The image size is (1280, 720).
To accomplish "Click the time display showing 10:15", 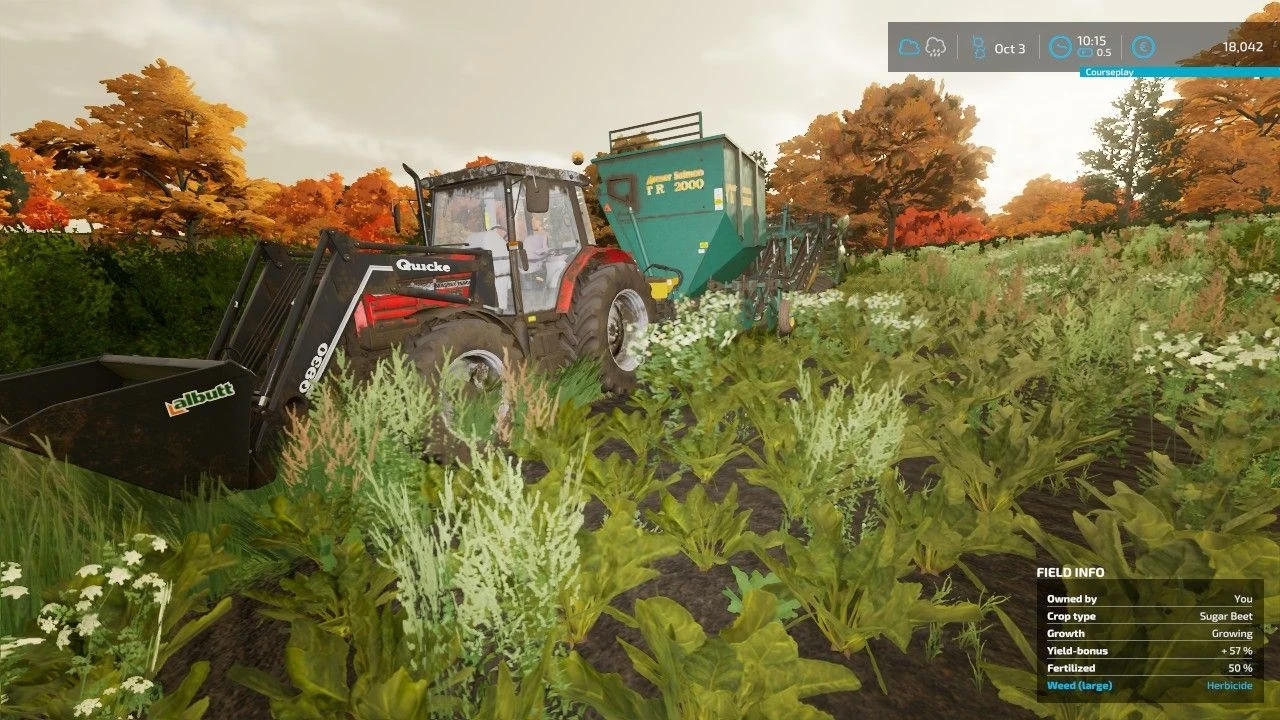I will tap(1092, 41).
